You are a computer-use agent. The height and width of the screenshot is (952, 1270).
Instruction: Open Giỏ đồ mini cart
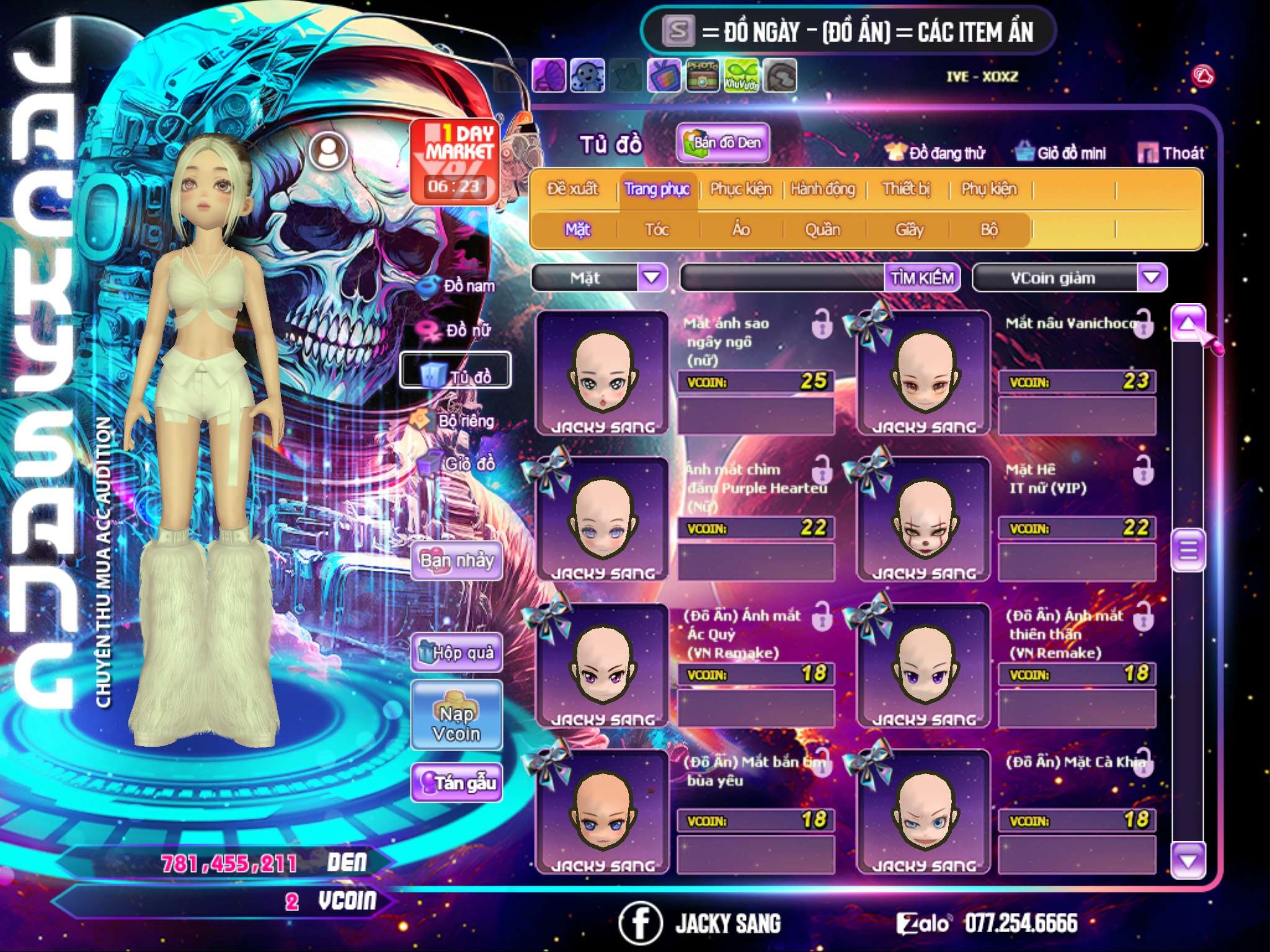pos(1061,153)
